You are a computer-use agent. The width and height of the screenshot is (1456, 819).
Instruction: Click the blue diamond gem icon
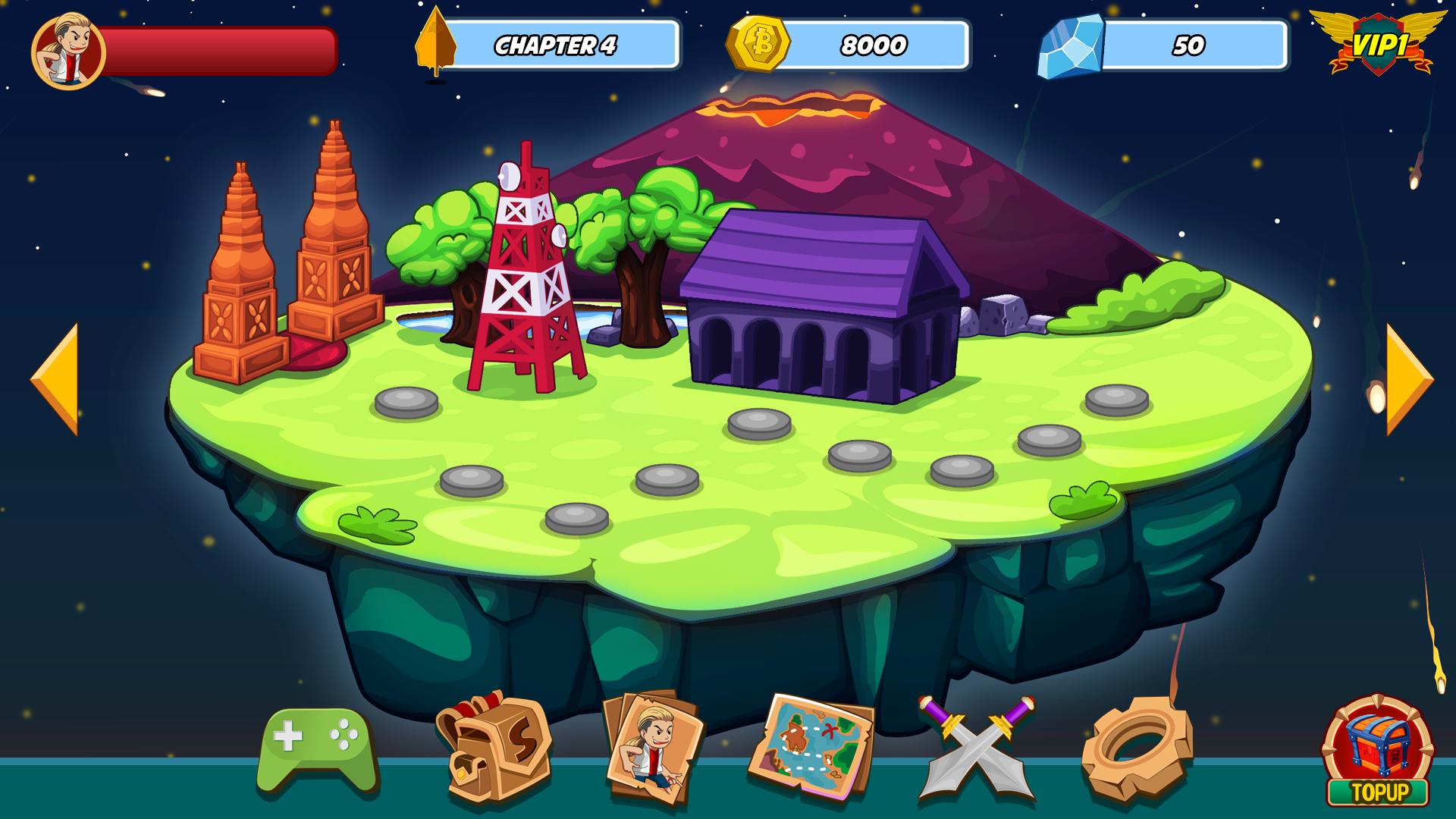1072,47
